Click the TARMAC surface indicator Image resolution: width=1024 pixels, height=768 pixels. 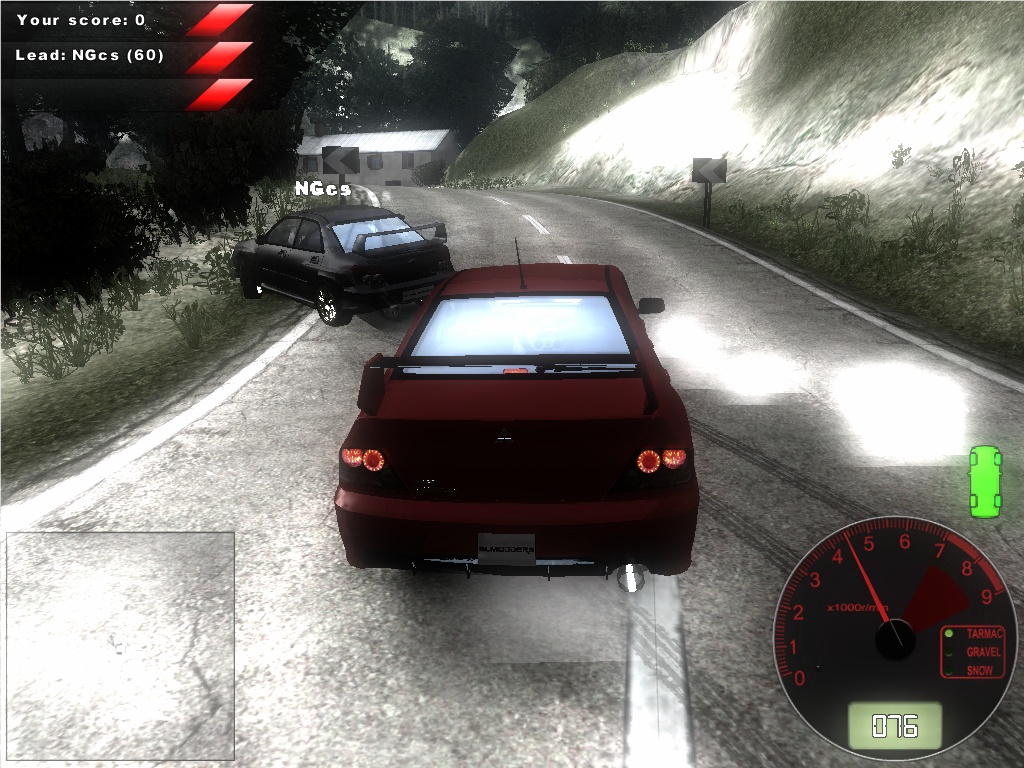[x=977, y=634]
